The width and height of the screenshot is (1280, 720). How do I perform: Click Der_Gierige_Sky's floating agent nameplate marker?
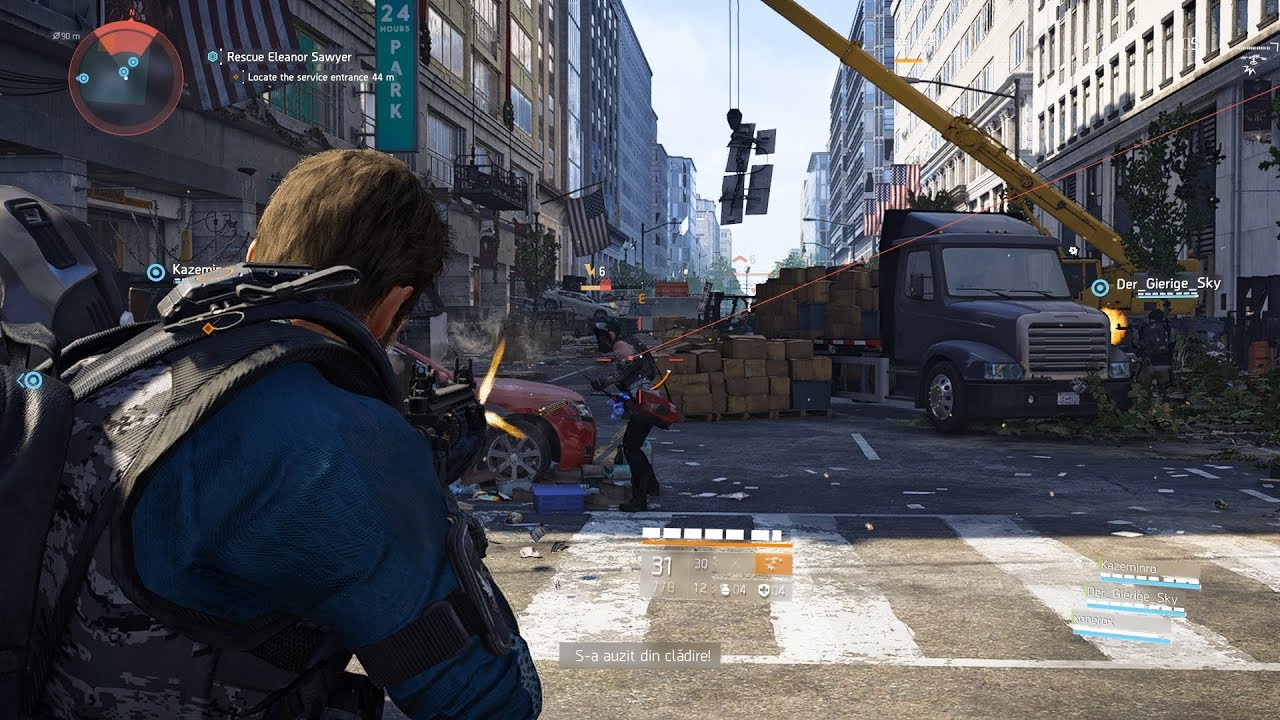1100,287
